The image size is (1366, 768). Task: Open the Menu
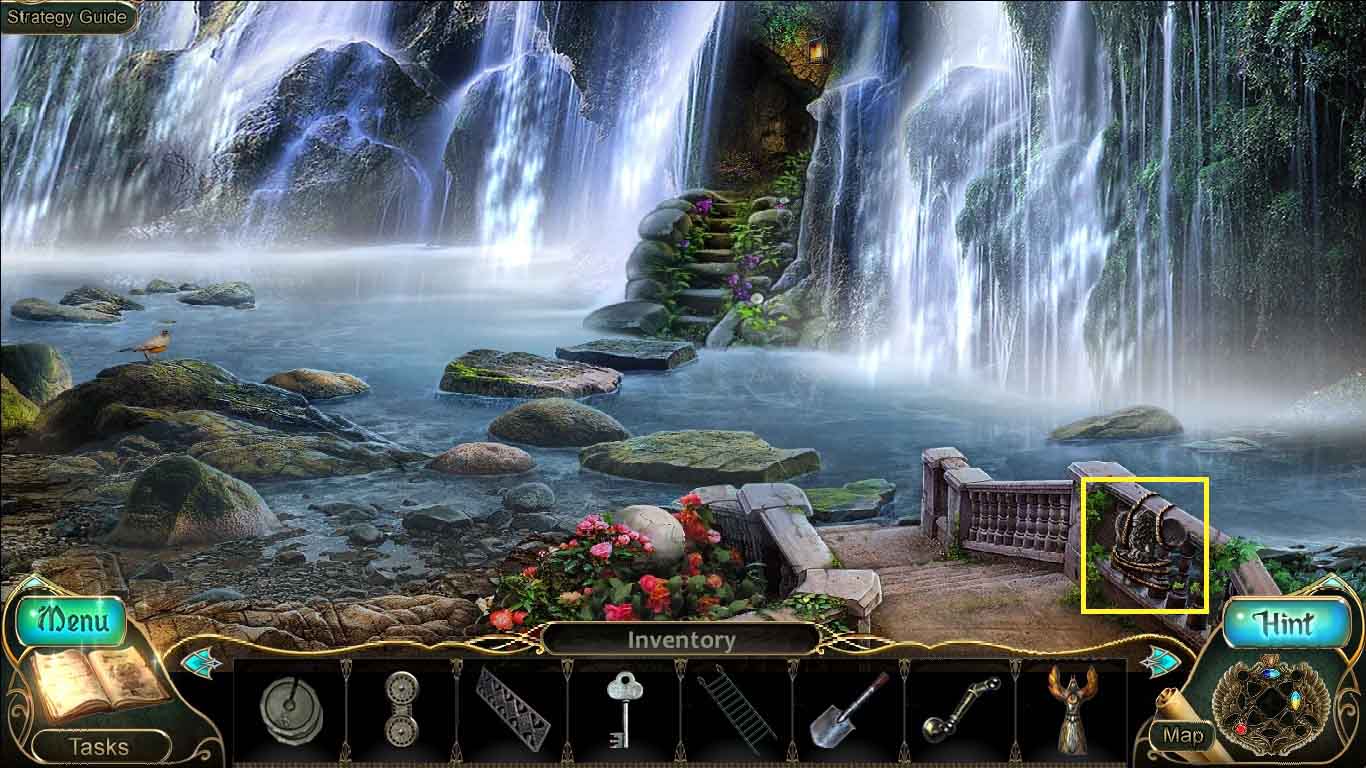coord(70,621)
